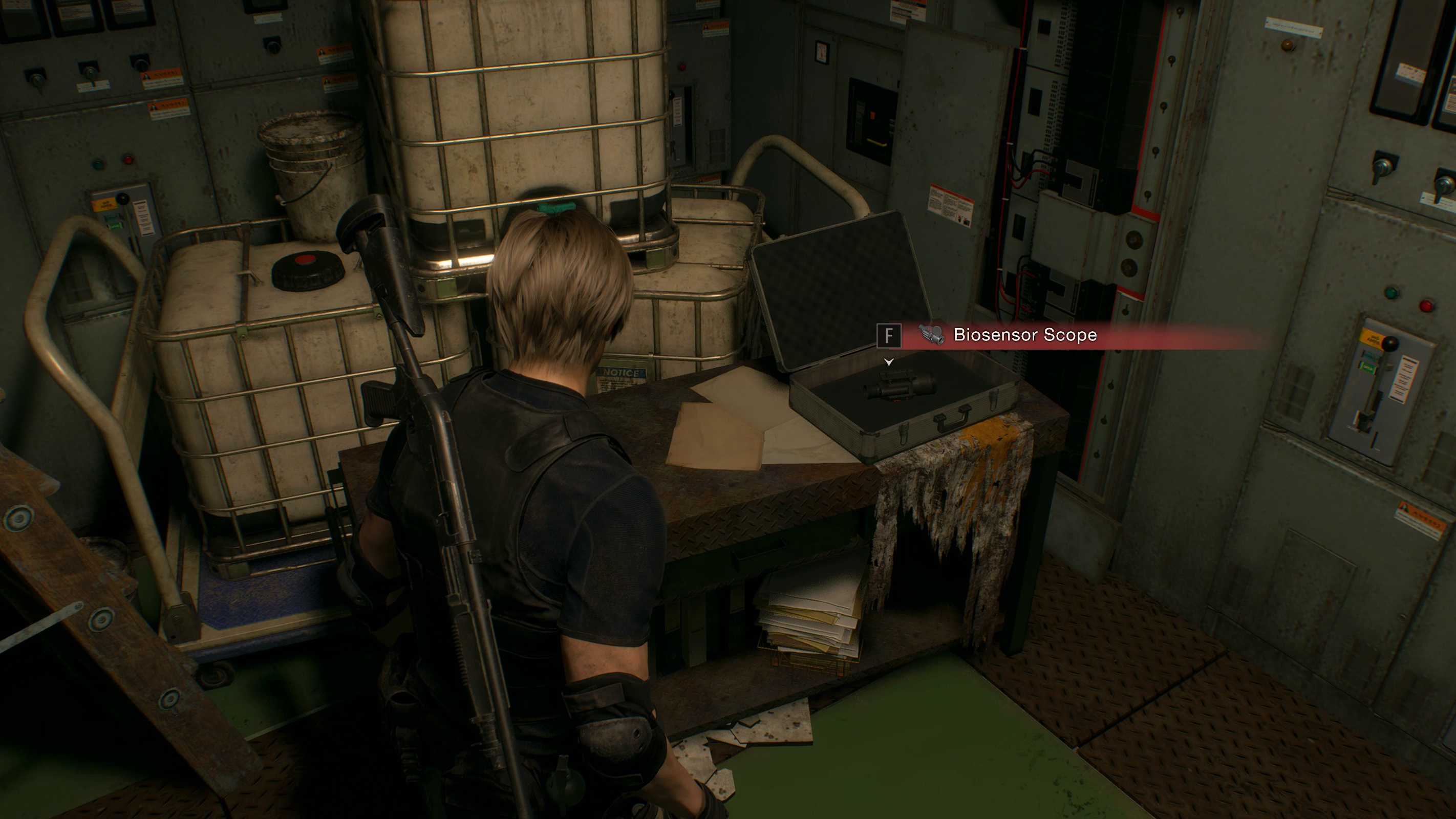Screen dimensions: 1456x819
Task: Click the yellow amperage label above the breaker lever
Action: tap(1374, 340)
